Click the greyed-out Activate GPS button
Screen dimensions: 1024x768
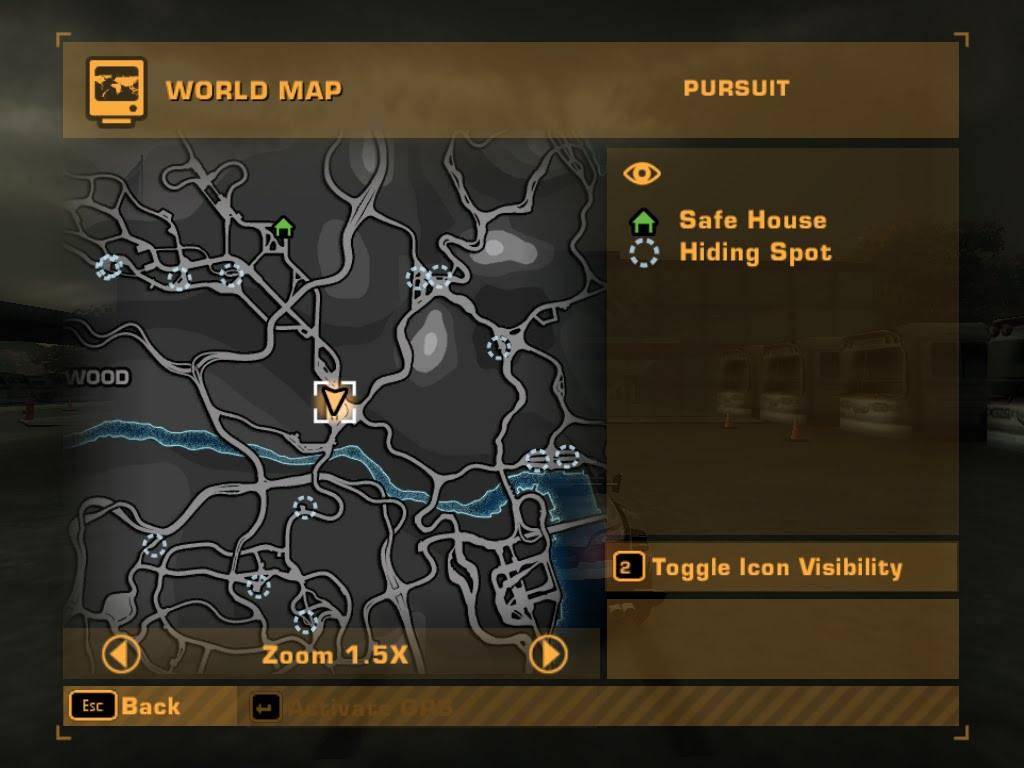352,708
